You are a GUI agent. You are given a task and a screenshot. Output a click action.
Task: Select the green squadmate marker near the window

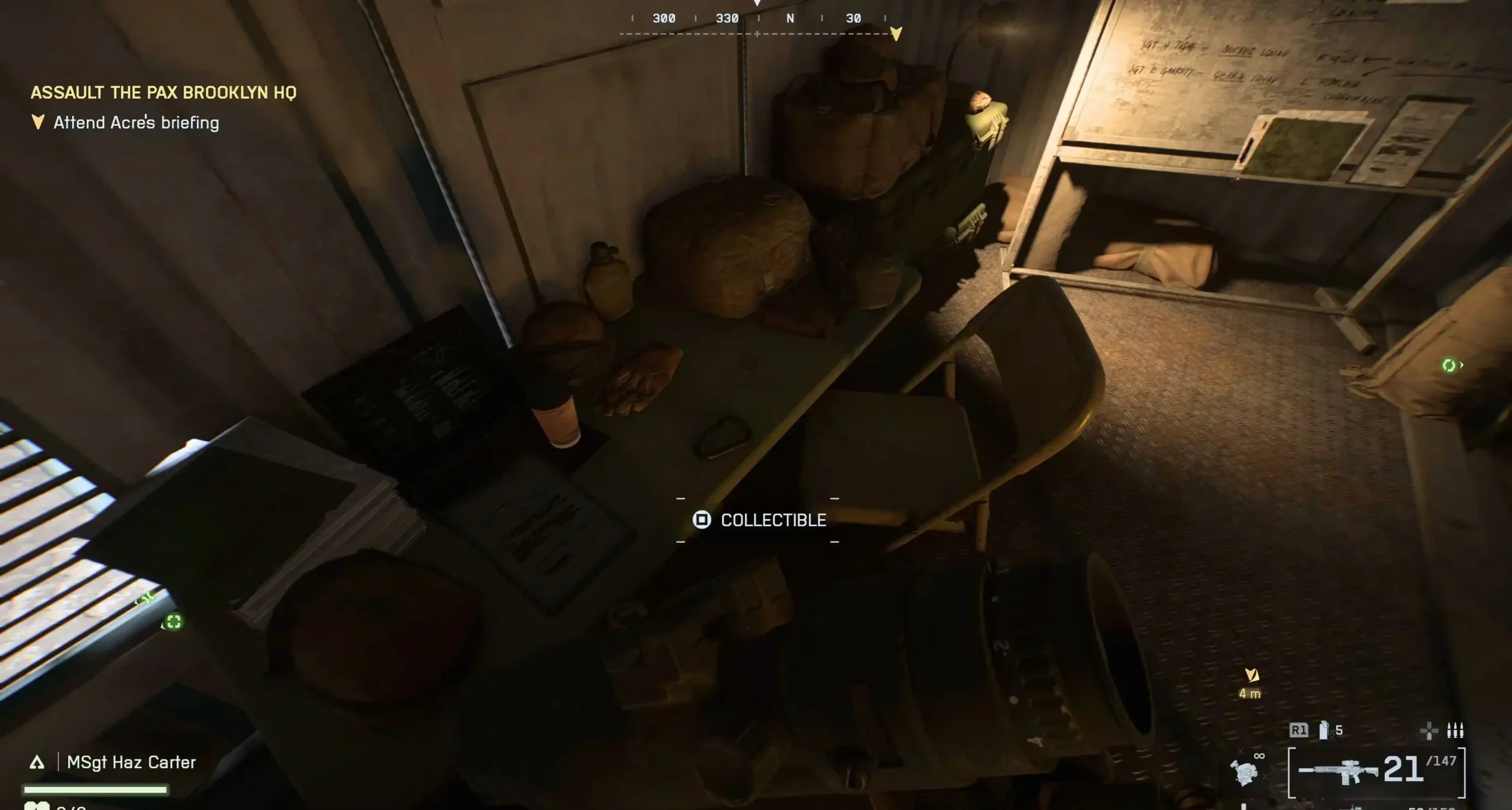173,622
